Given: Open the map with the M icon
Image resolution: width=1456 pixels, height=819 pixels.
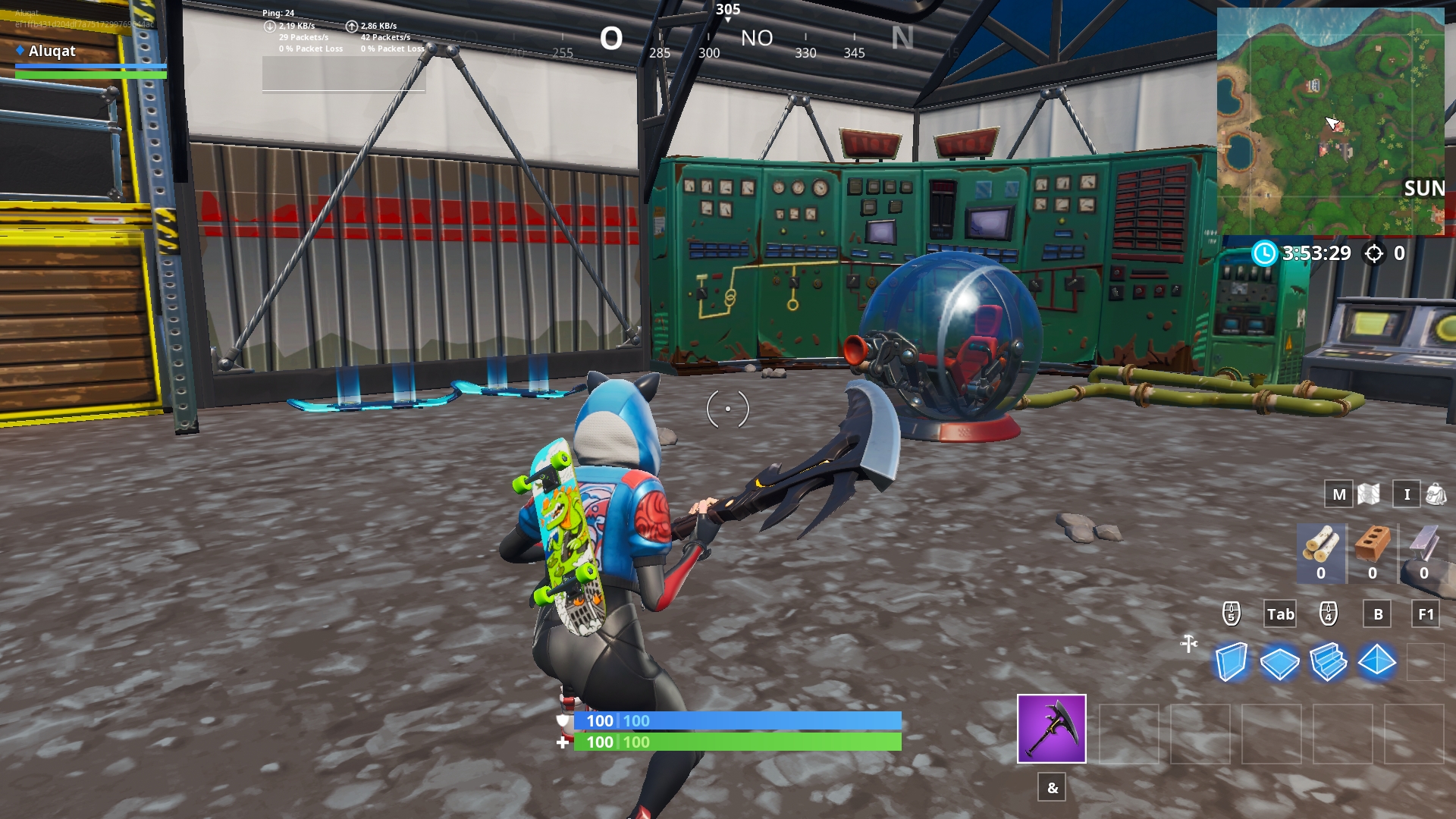Looking at the screenshot, I should [1338, 494].
